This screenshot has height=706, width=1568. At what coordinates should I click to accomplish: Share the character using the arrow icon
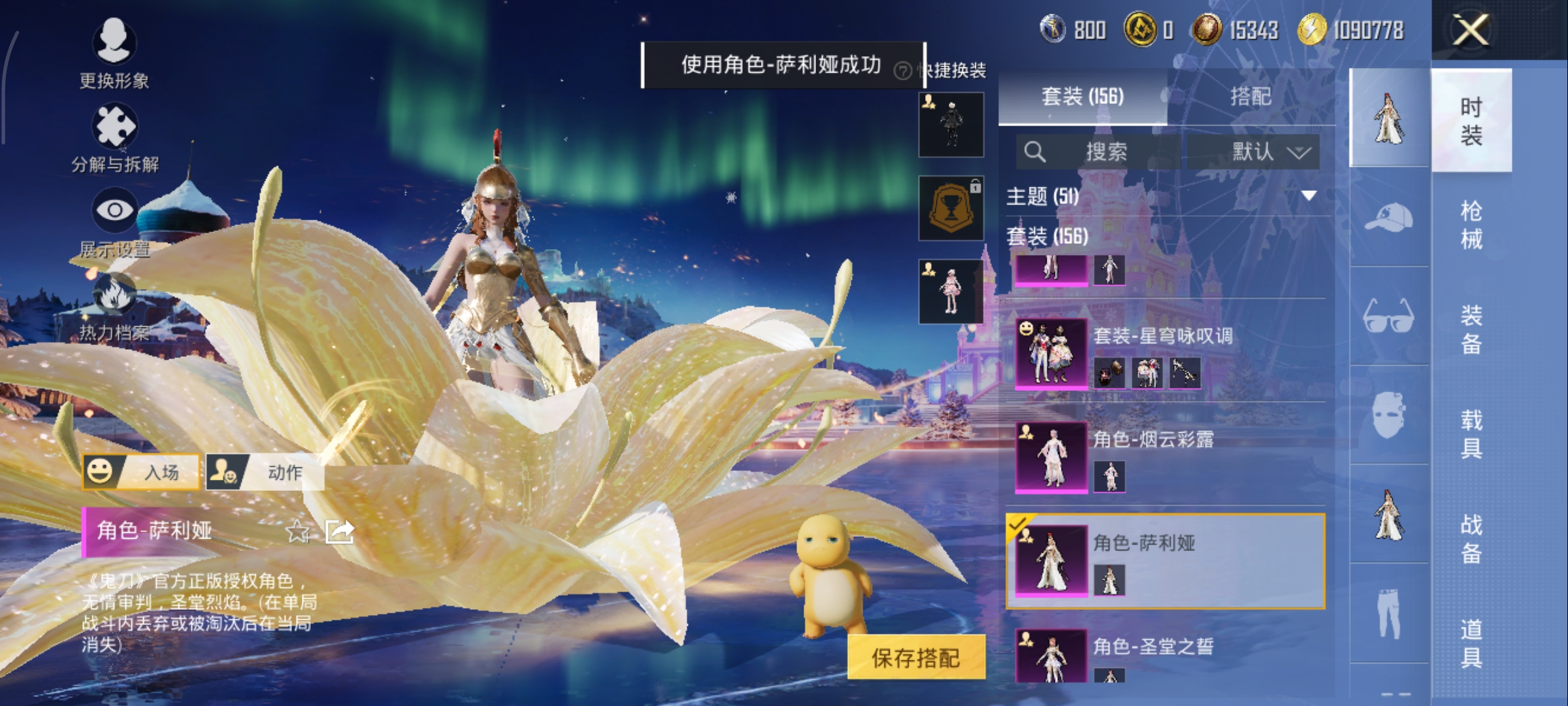[340, 532]
